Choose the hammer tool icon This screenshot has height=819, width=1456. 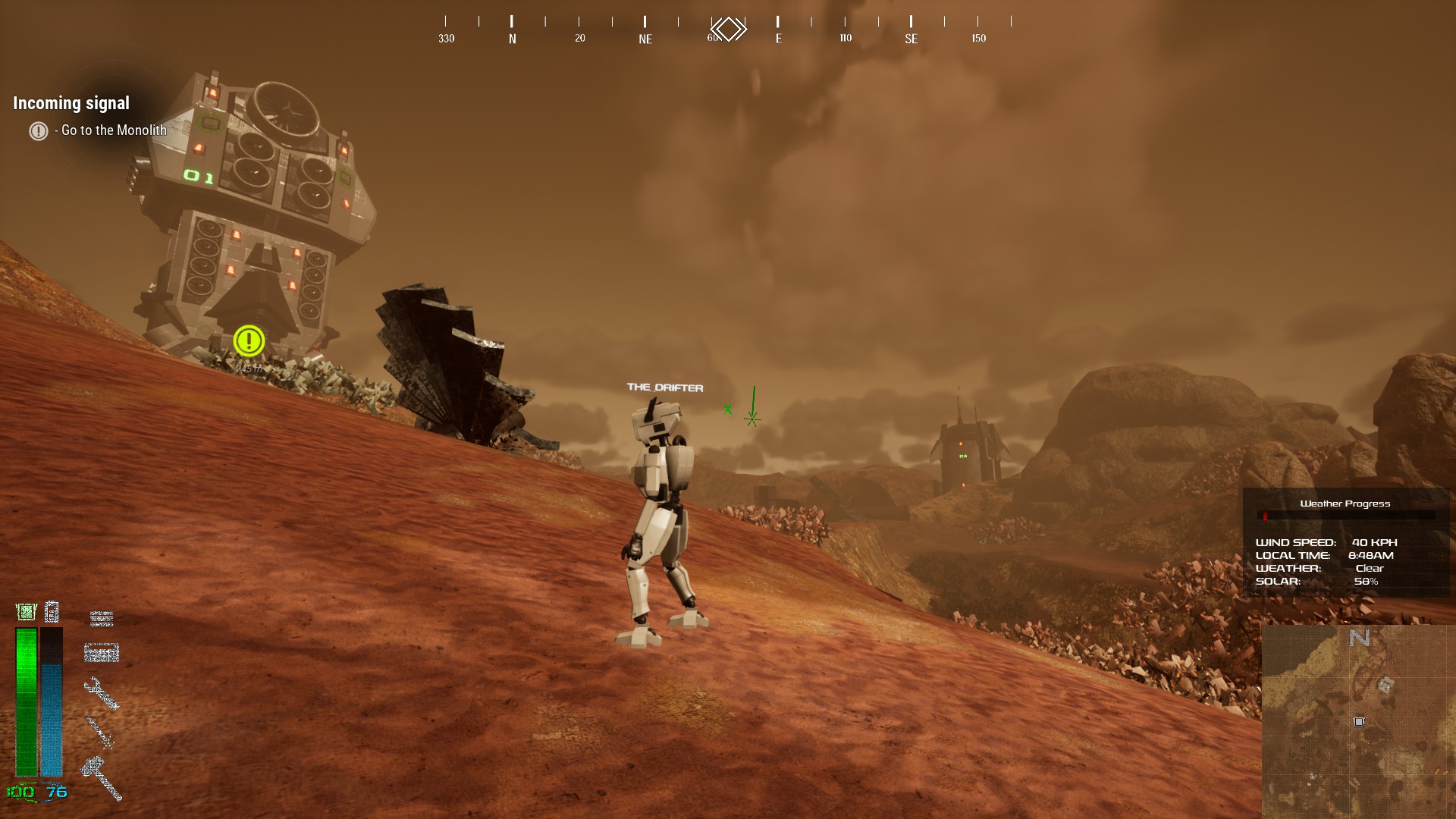coord(102,777)
